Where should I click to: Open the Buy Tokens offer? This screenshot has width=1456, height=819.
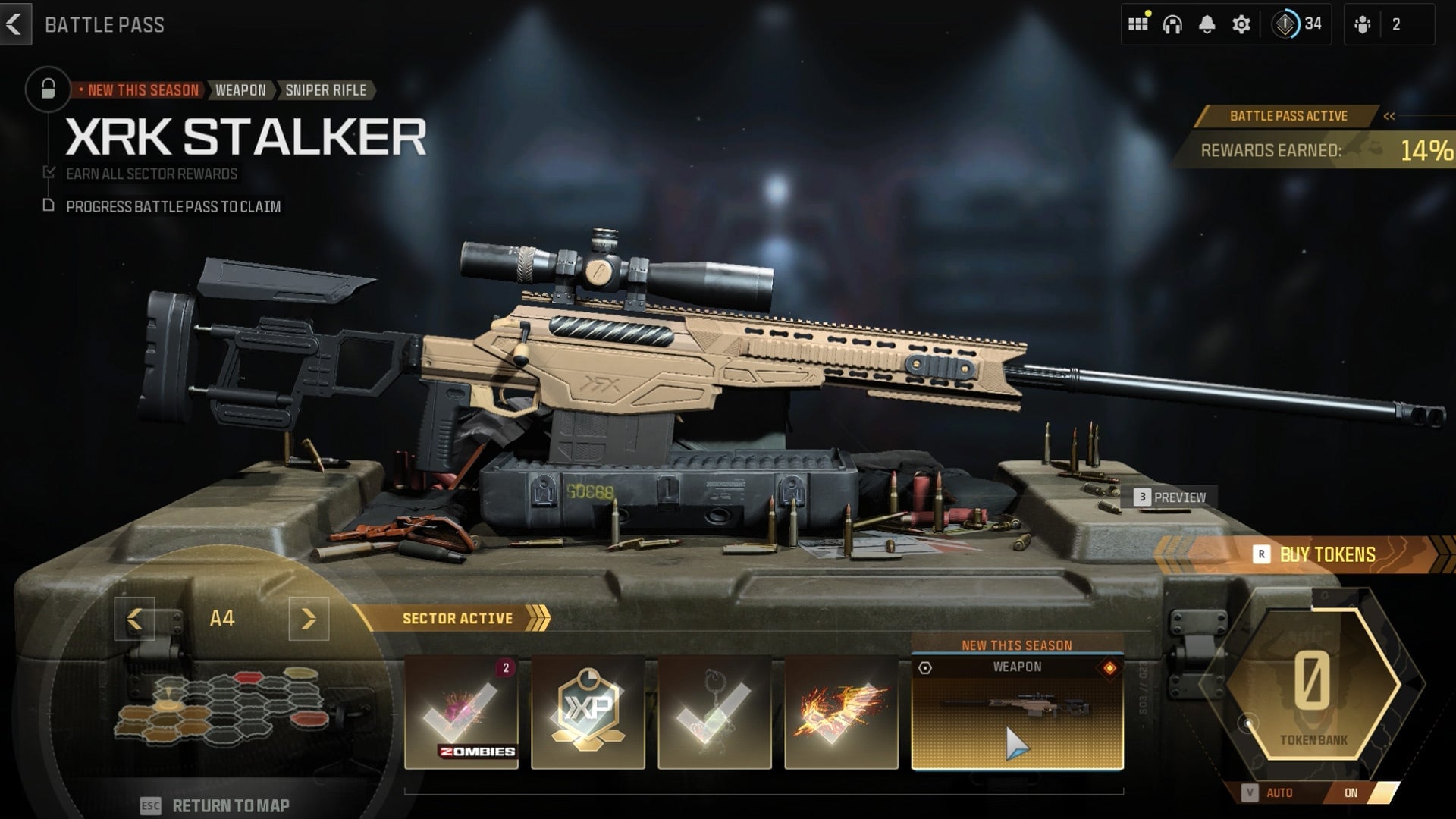pyautogui.click(x=1315, y=554)
